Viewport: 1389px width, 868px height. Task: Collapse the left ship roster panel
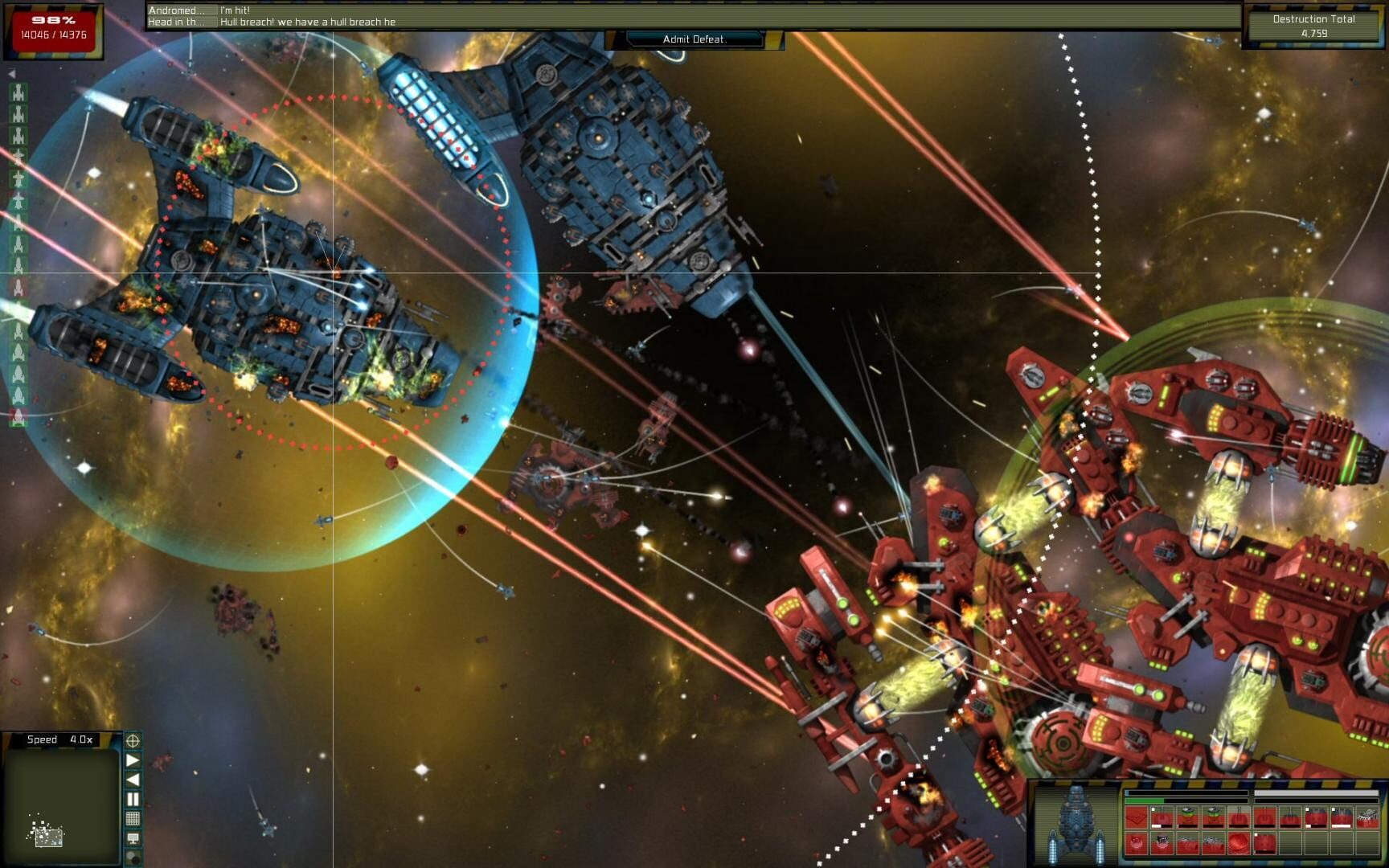coord(12,73)
